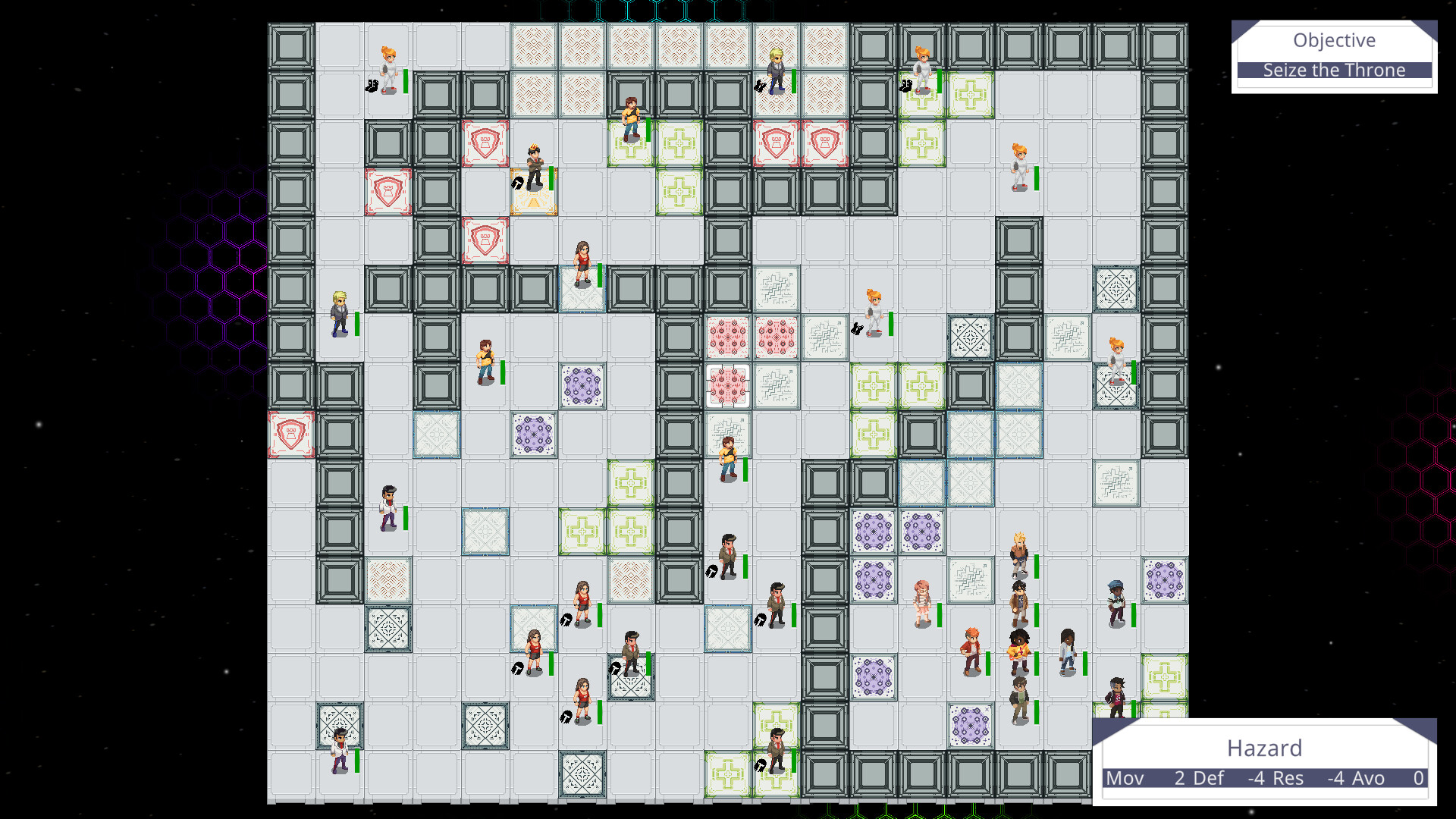Click the red shield defense tile near the boss
Image resolution: width=1456 pixels, height=819 pixels.
(485, 144)
